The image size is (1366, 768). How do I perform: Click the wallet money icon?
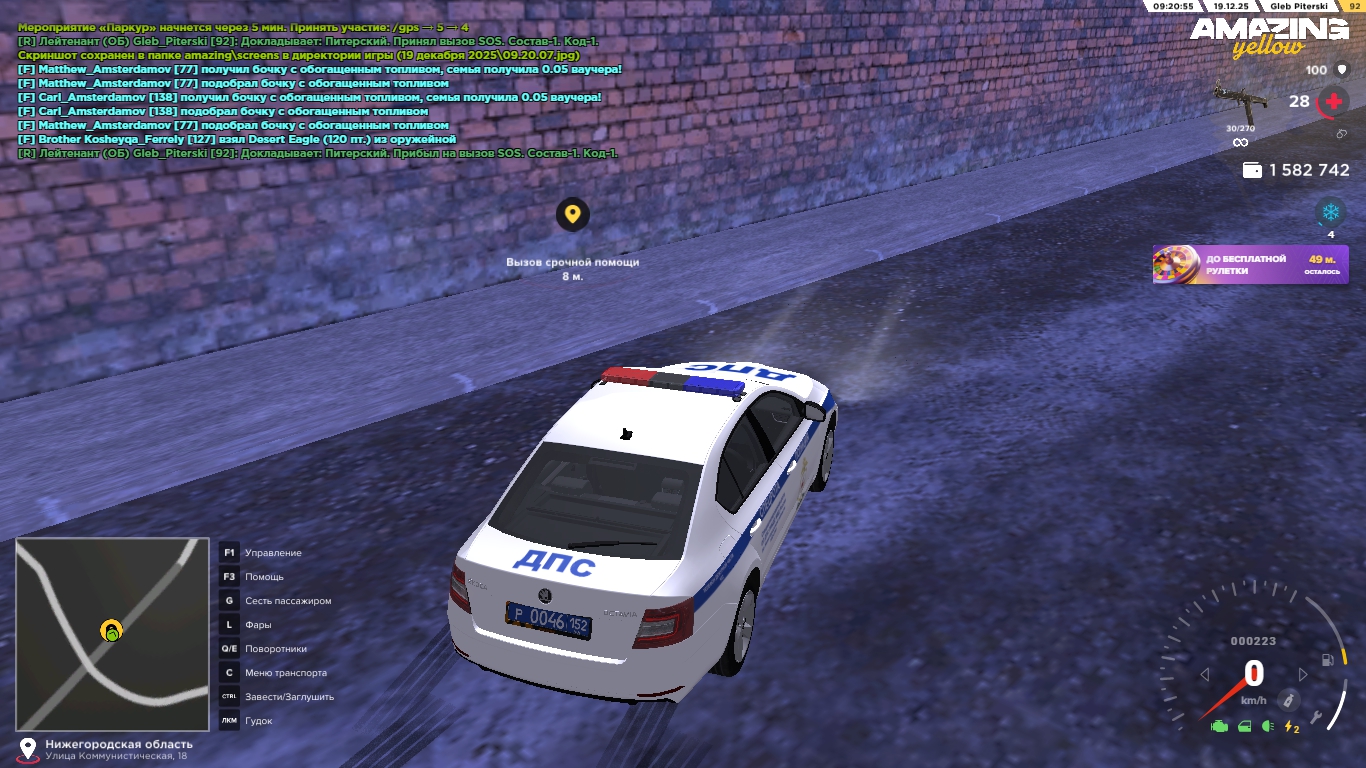point(1251,171)
